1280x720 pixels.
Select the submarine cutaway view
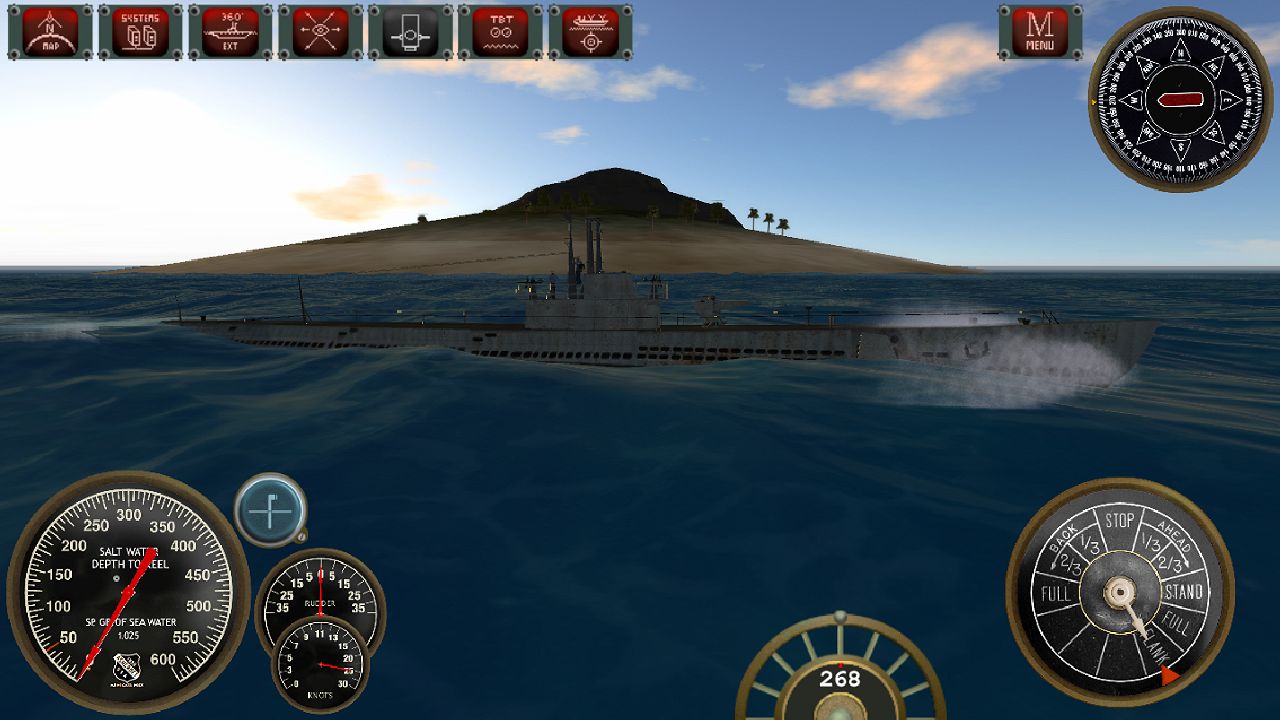[407, 32]
